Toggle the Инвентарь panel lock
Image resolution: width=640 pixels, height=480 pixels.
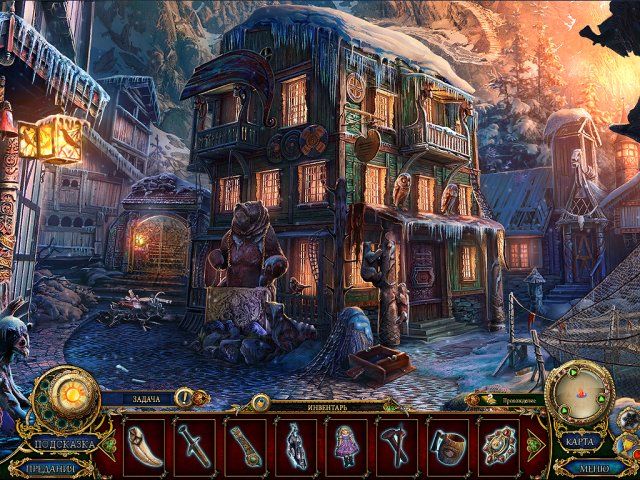pos(261,402)
